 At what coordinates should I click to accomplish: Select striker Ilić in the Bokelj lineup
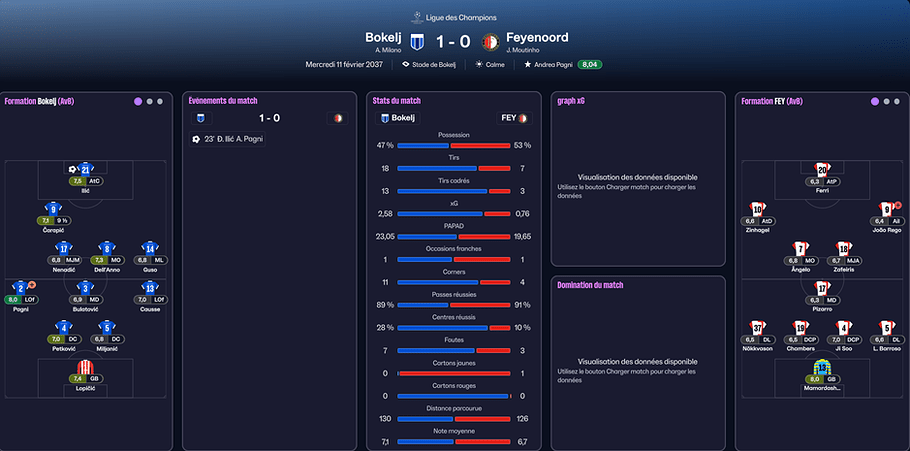tap(86, 171)
